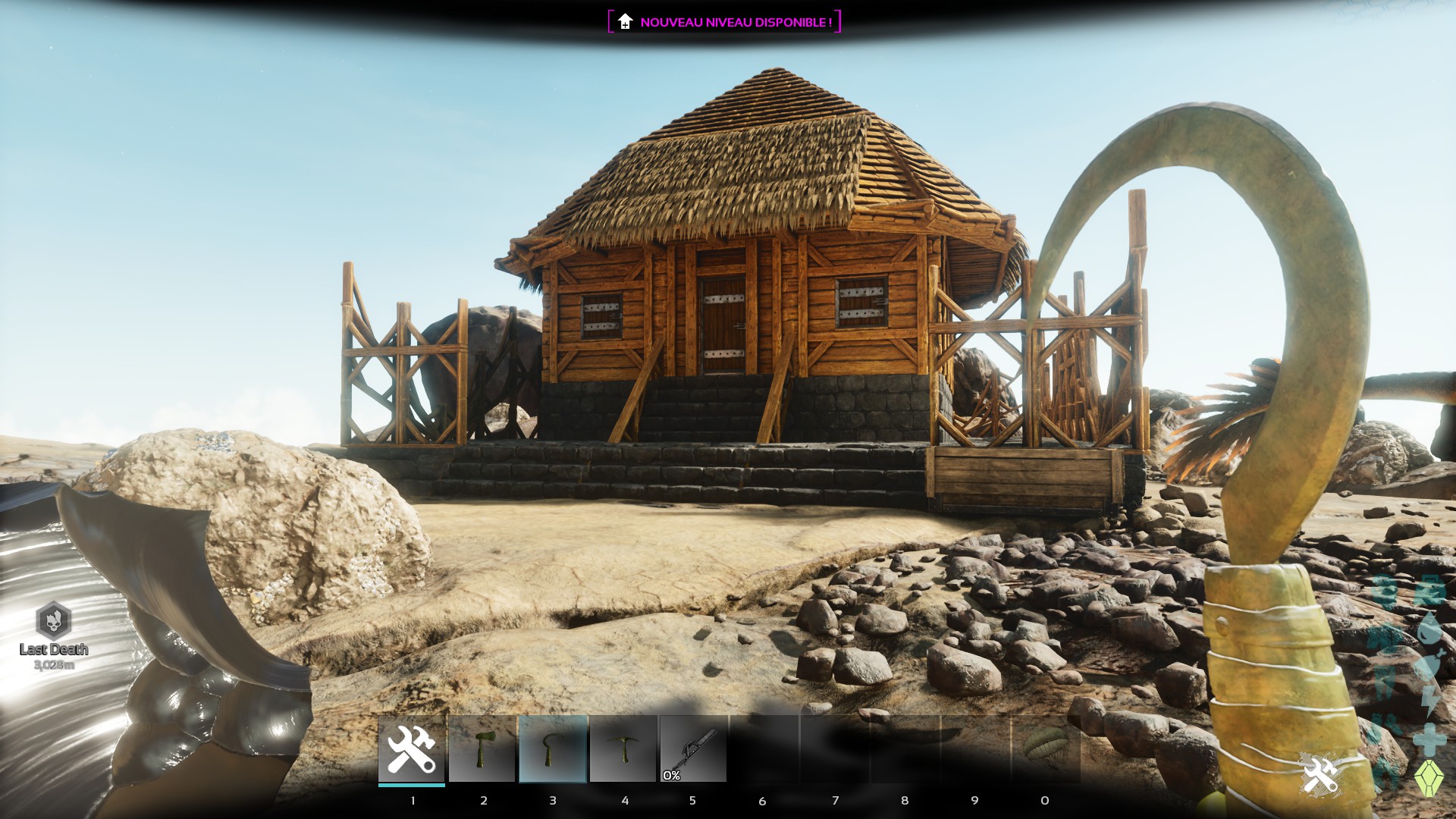Click the Last Death skull marker

[x=54, y=621]
